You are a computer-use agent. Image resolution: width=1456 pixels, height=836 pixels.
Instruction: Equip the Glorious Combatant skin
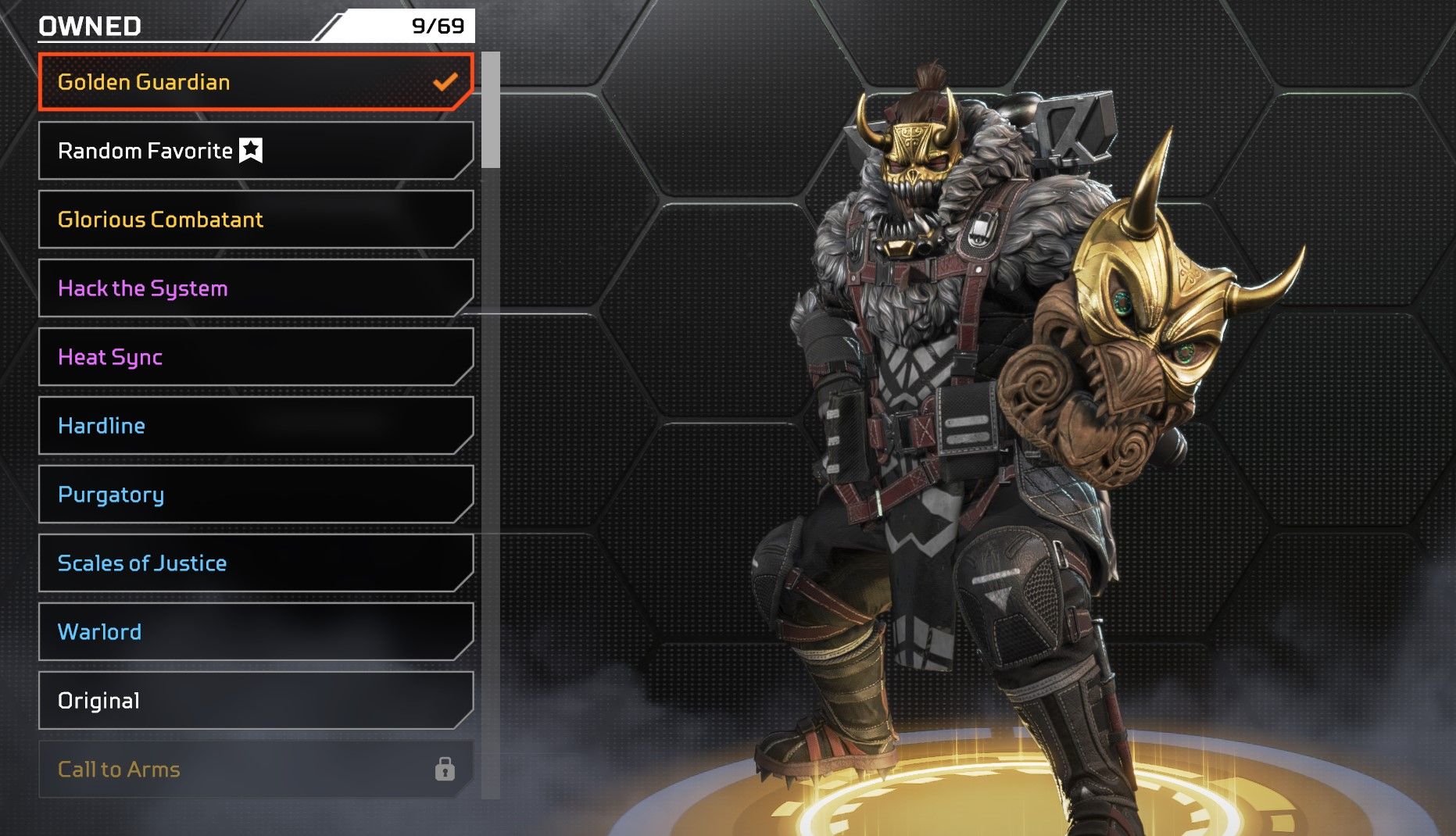click(256, 220)
